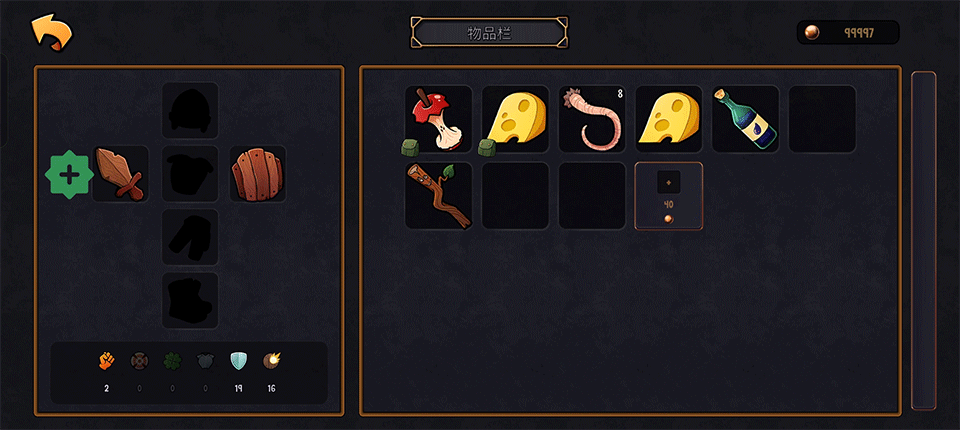Go back with the orange arrow button
The width and height of the screenshot is (960, 430).
[x=52, y=32]
